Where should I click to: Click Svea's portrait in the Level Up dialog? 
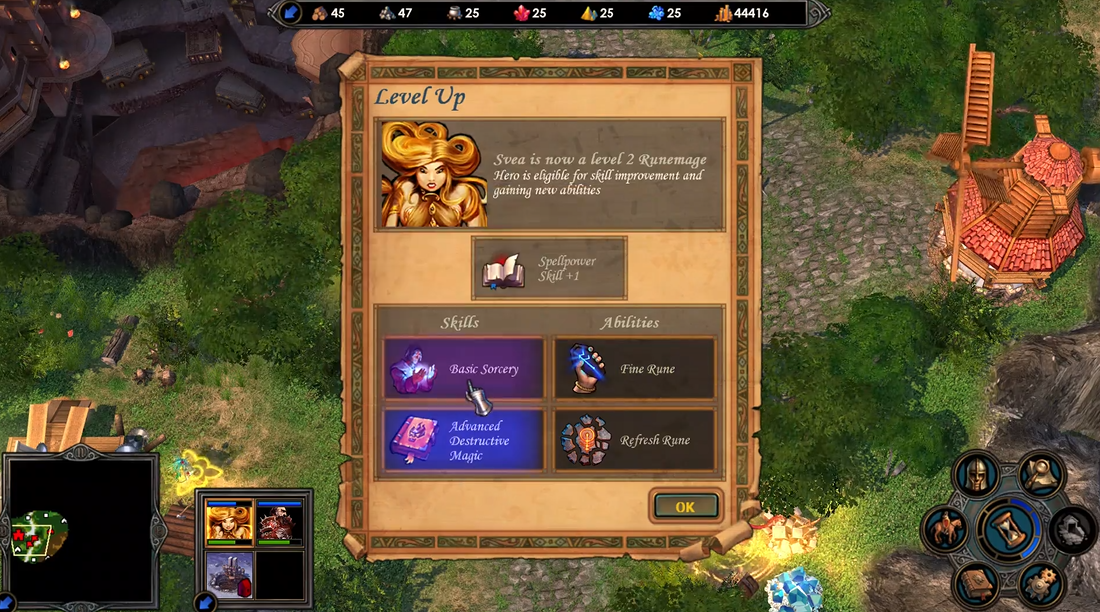(434, 175)
